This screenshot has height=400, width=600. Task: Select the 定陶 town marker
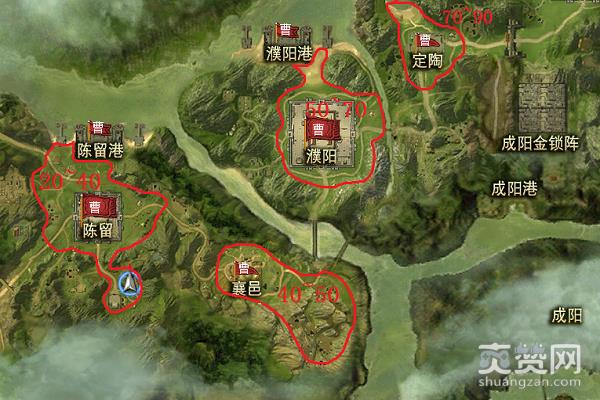click(x=428, y=43)
